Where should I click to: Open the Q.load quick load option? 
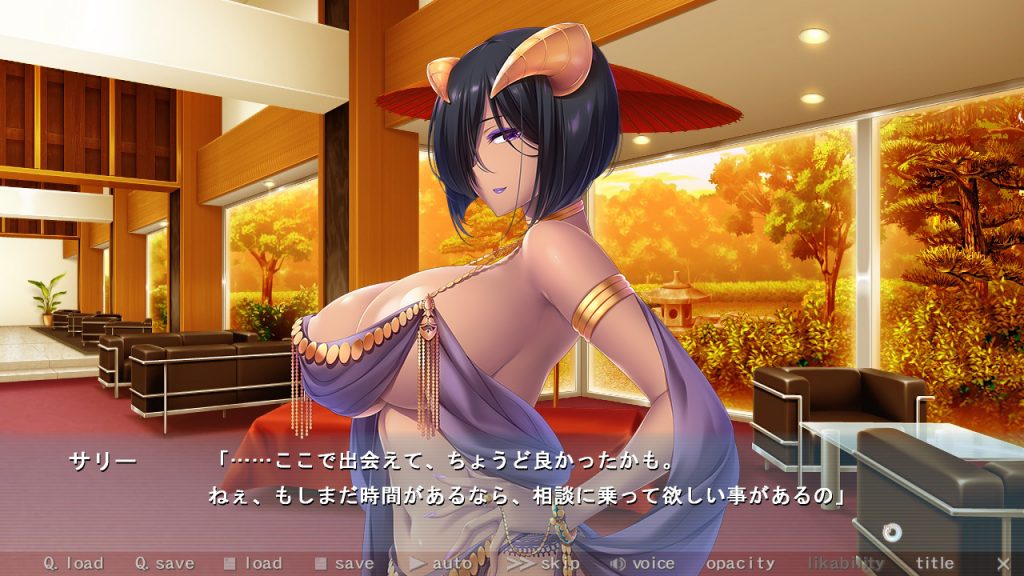pyautogui.click(x=73, y=563)
